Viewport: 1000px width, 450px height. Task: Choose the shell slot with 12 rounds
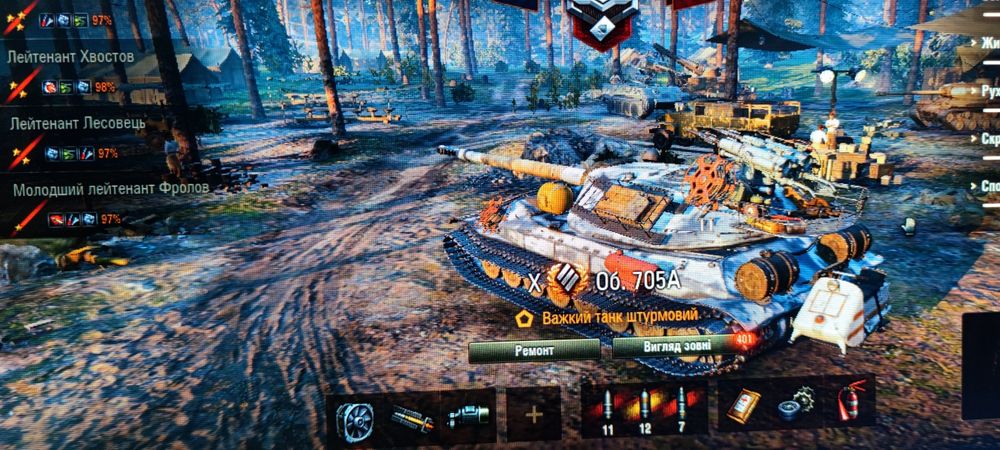tap(644, 407)
